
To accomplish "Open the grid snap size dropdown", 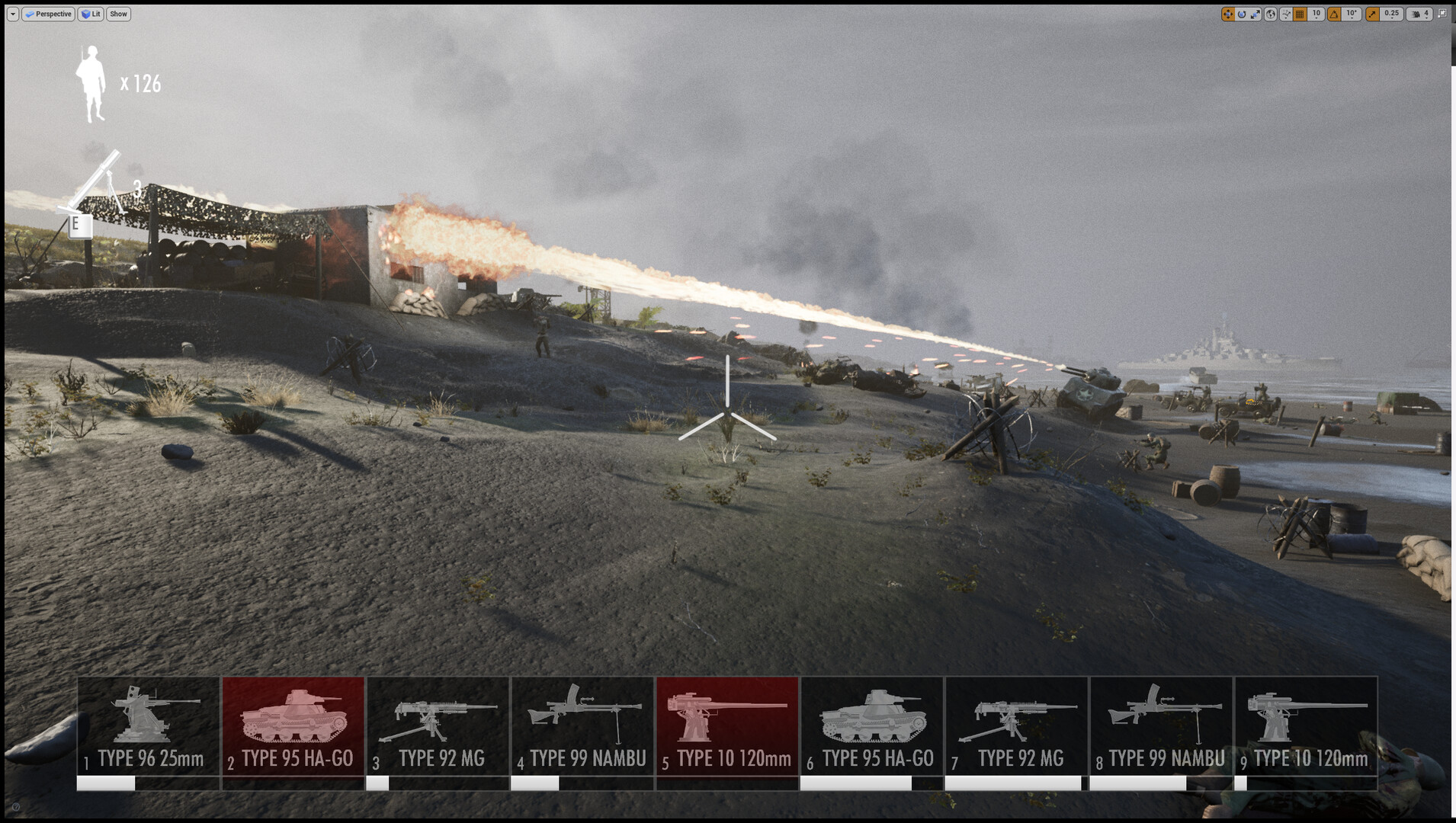I will click(x=1316, y=14).
